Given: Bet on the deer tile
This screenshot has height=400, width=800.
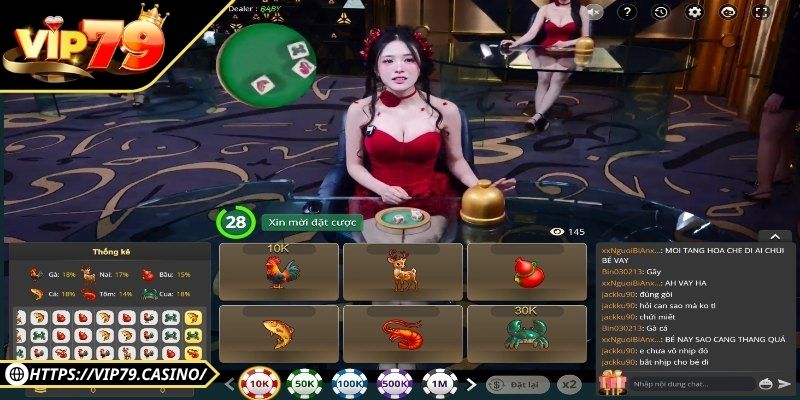Looking at the screenshot, I should click(x=402, y=272).
